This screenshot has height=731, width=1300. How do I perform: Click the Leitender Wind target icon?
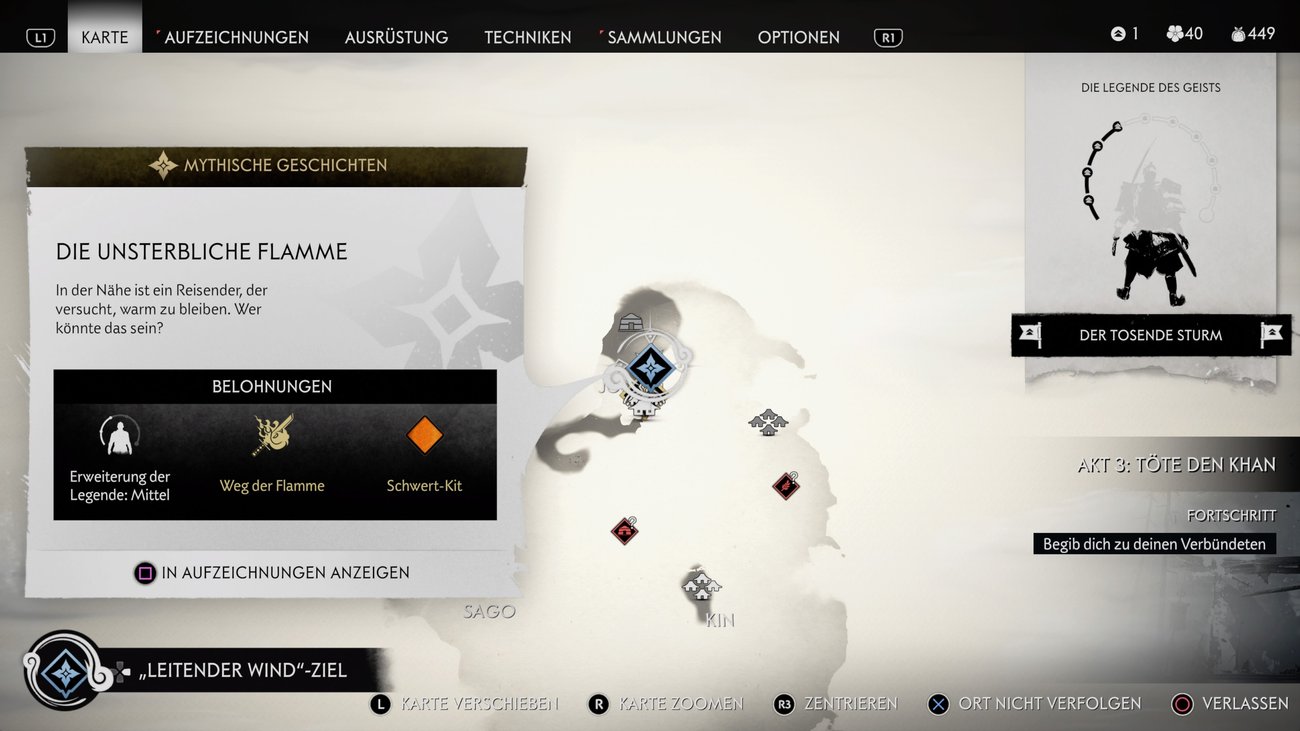point(65,670)
